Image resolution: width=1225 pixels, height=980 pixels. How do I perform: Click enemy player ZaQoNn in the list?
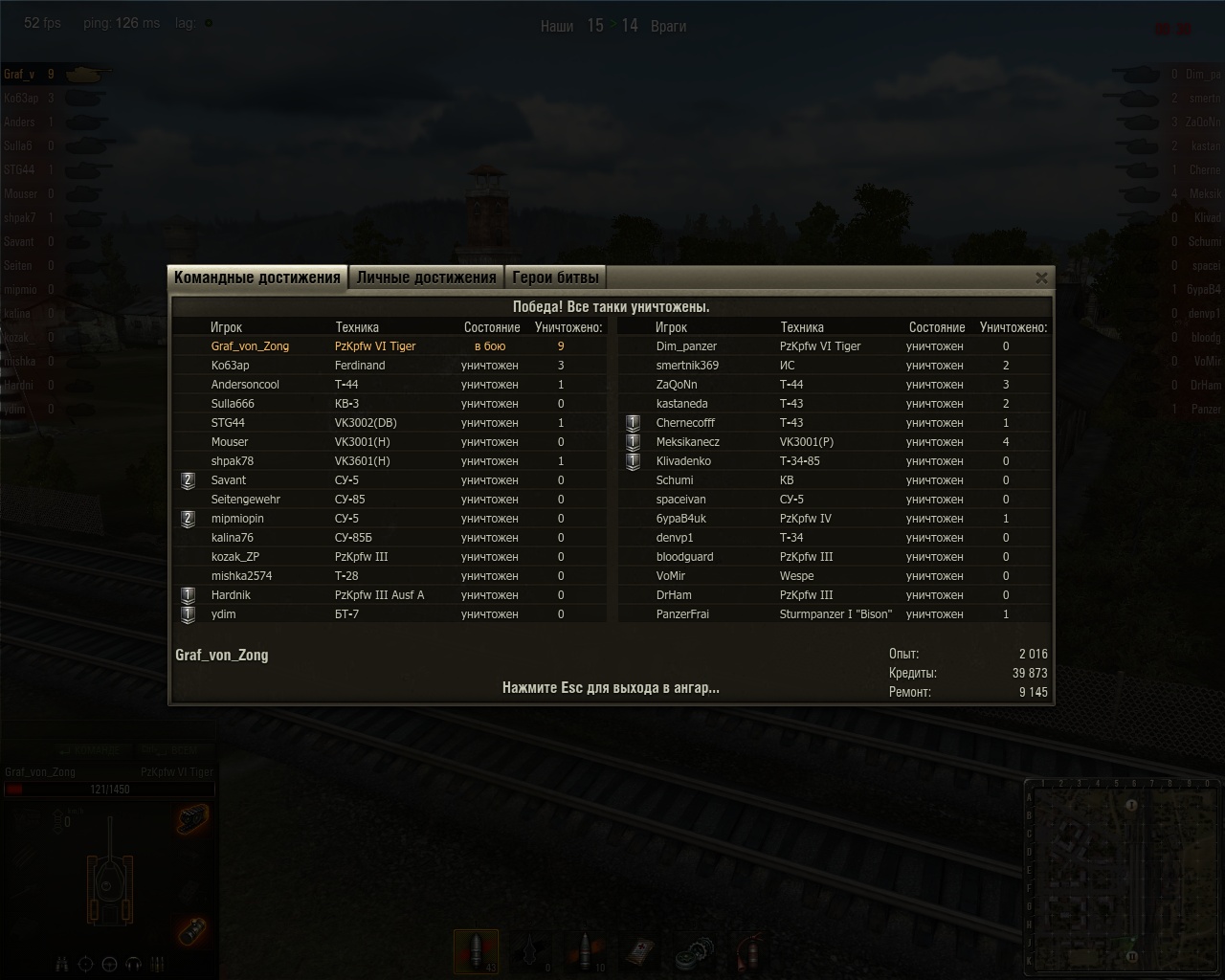click(677, 385)
